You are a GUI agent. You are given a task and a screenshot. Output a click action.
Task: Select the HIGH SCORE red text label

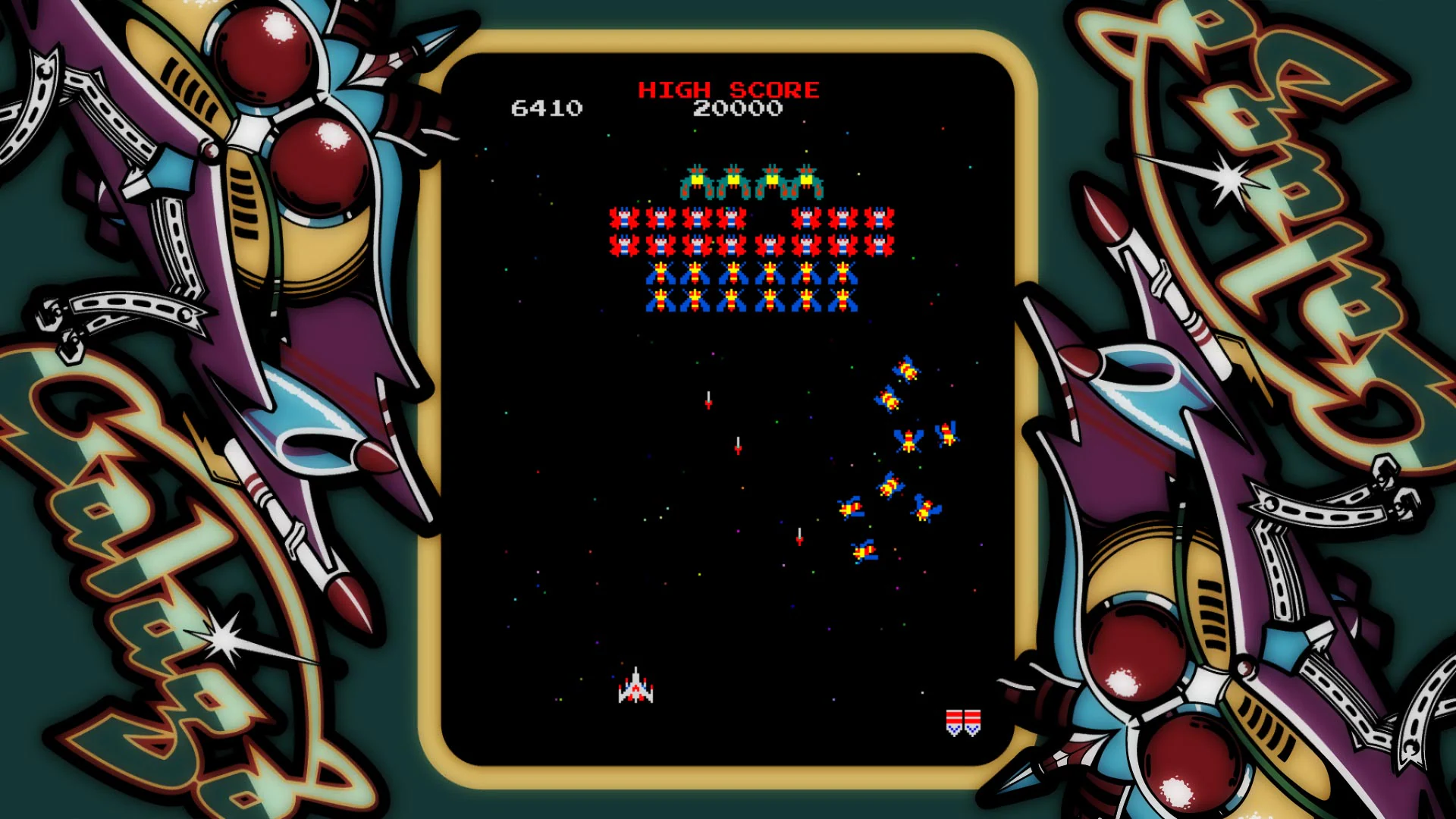730,89
